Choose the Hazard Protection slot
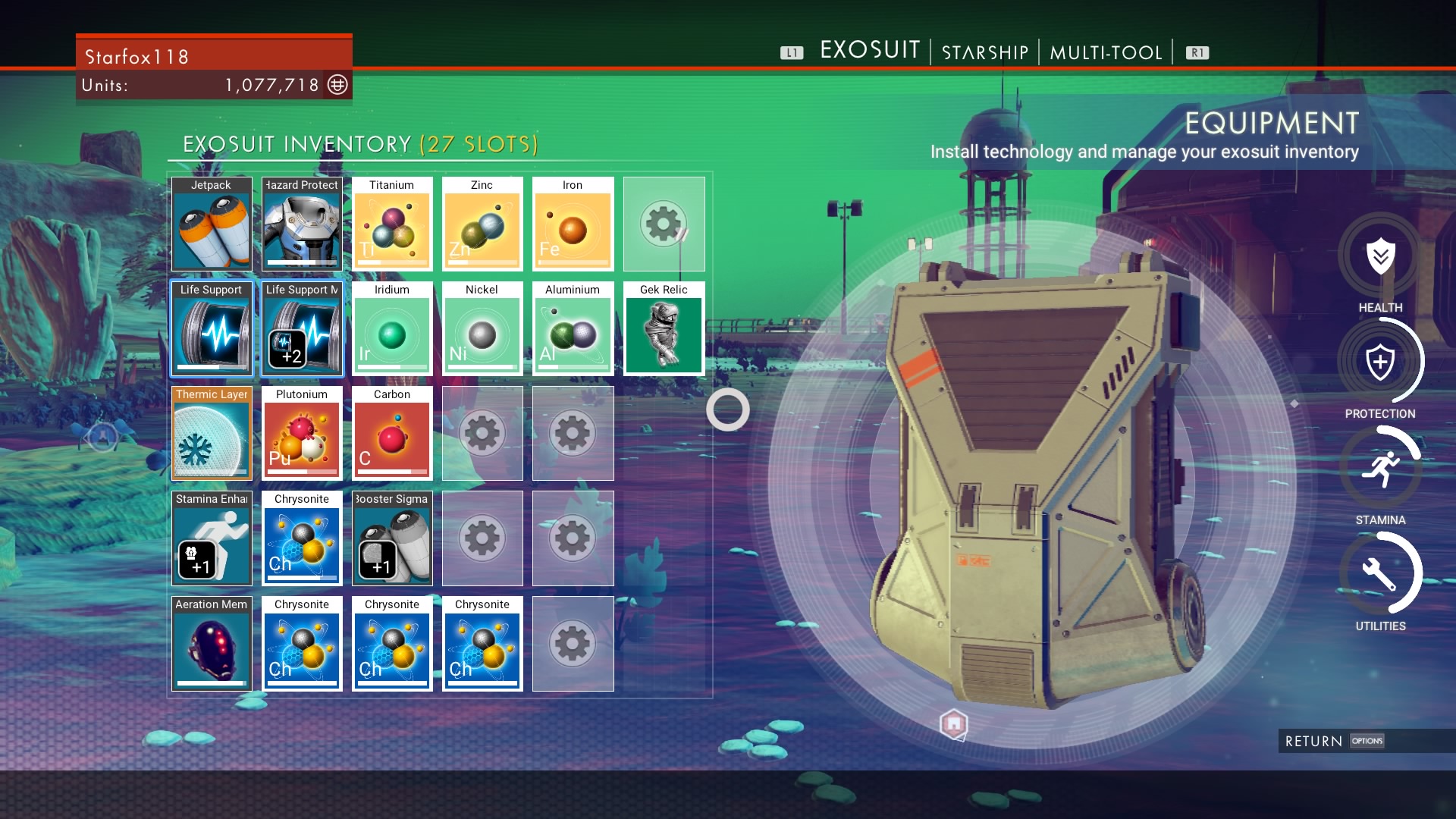 (x=302, y=224)
